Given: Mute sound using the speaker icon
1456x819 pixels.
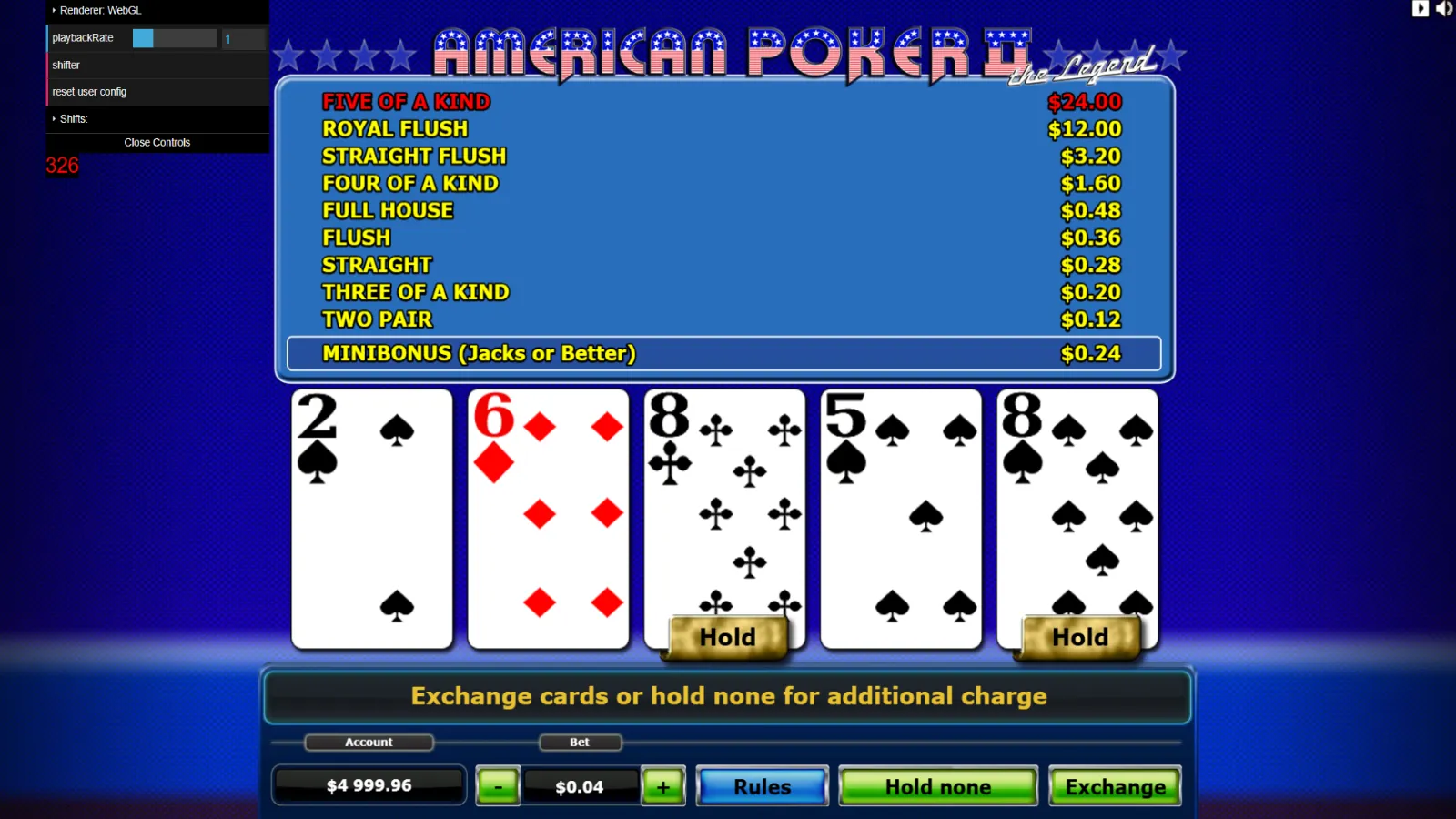Looking at the screenshot, I should (x=1445, y=9).
